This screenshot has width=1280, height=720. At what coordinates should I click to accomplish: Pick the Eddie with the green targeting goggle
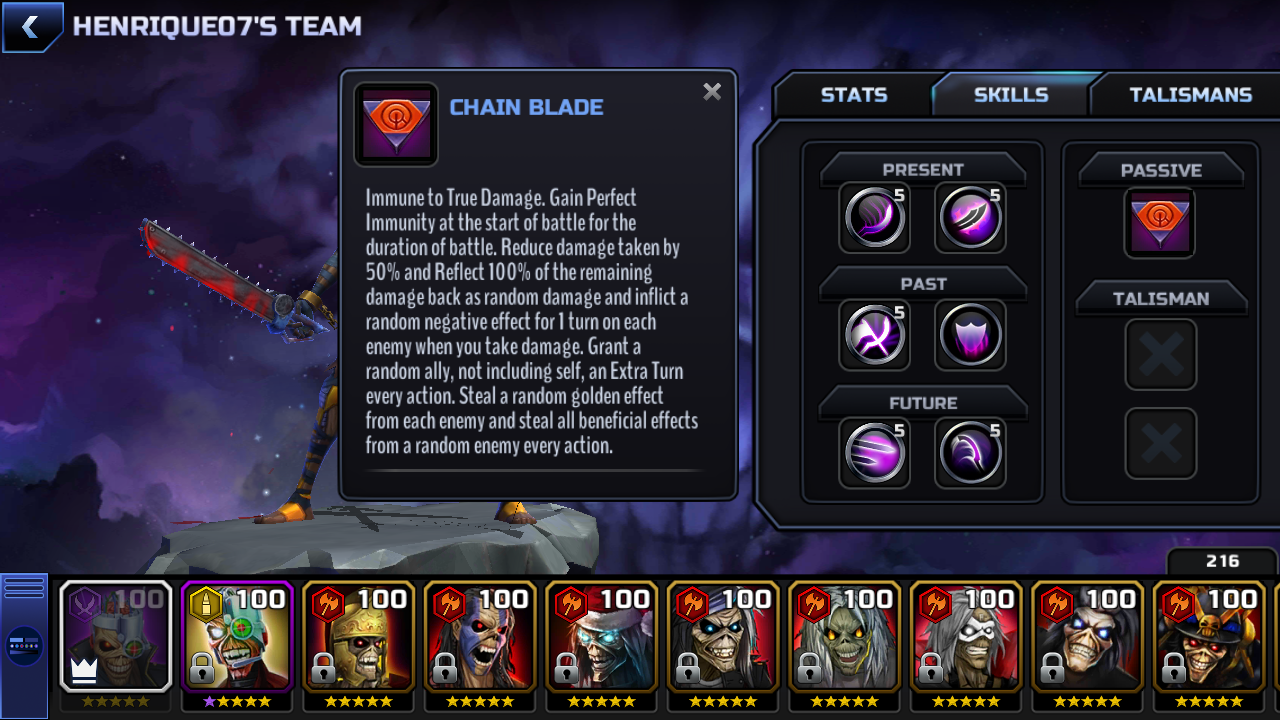click(237, 637)
